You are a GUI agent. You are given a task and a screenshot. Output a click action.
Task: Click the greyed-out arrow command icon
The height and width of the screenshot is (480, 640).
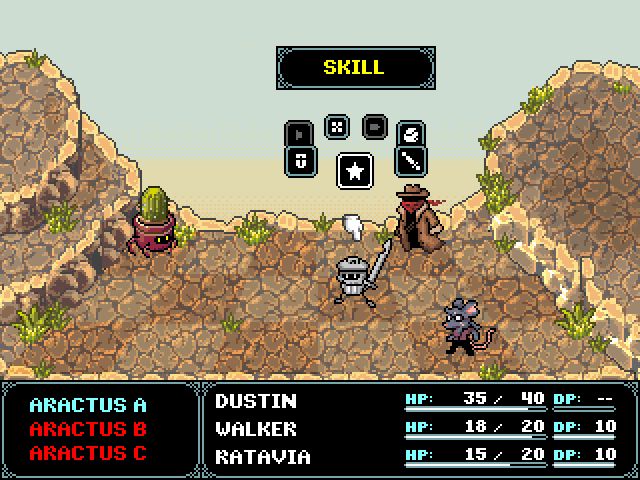click(374, 126)
